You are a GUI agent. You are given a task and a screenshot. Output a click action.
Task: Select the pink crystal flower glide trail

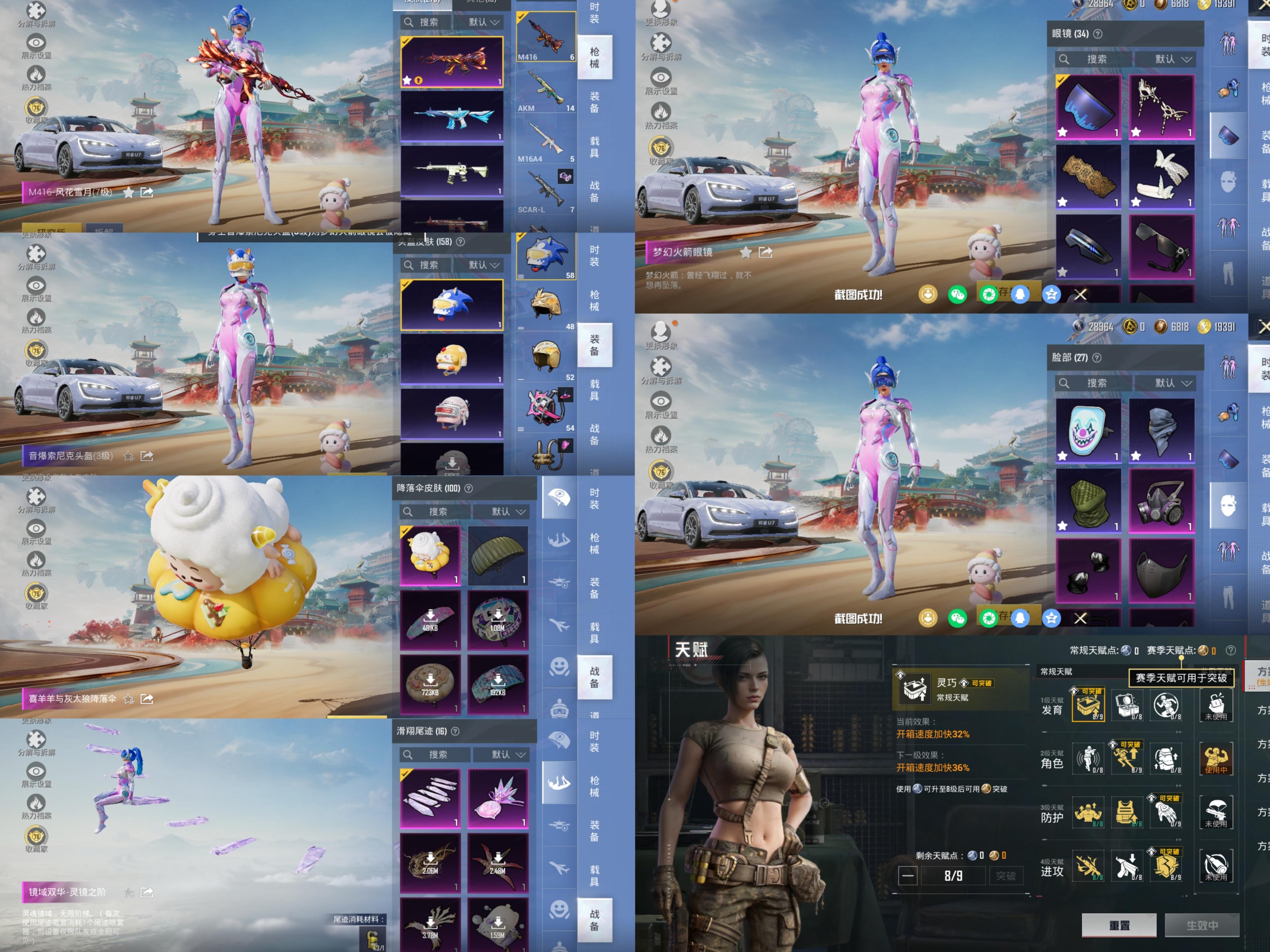click(498, 798)
